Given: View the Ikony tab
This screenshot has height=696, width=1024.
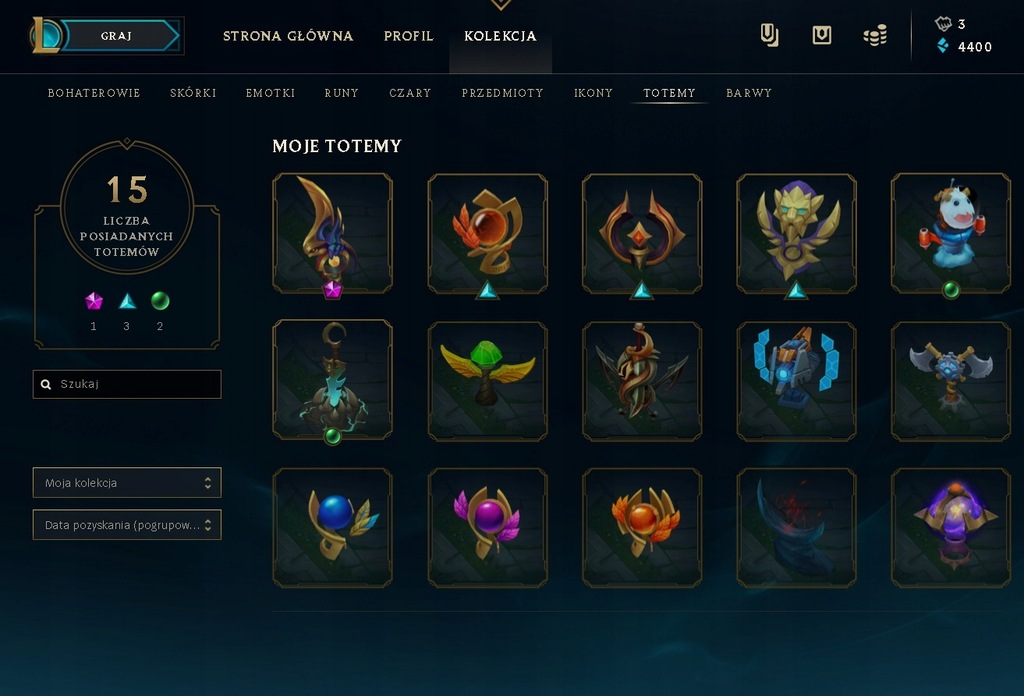Looking at the screenshot, I should point(593,93).
